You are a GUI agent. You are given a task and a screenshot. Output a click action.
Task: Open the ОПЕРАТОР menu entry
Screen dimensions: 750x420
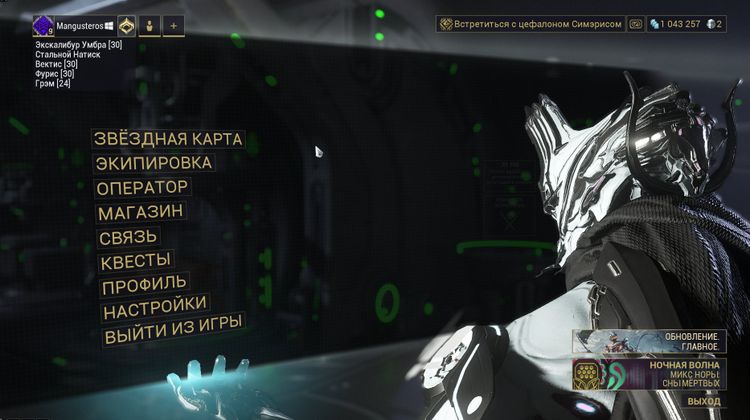pos(142,187)
